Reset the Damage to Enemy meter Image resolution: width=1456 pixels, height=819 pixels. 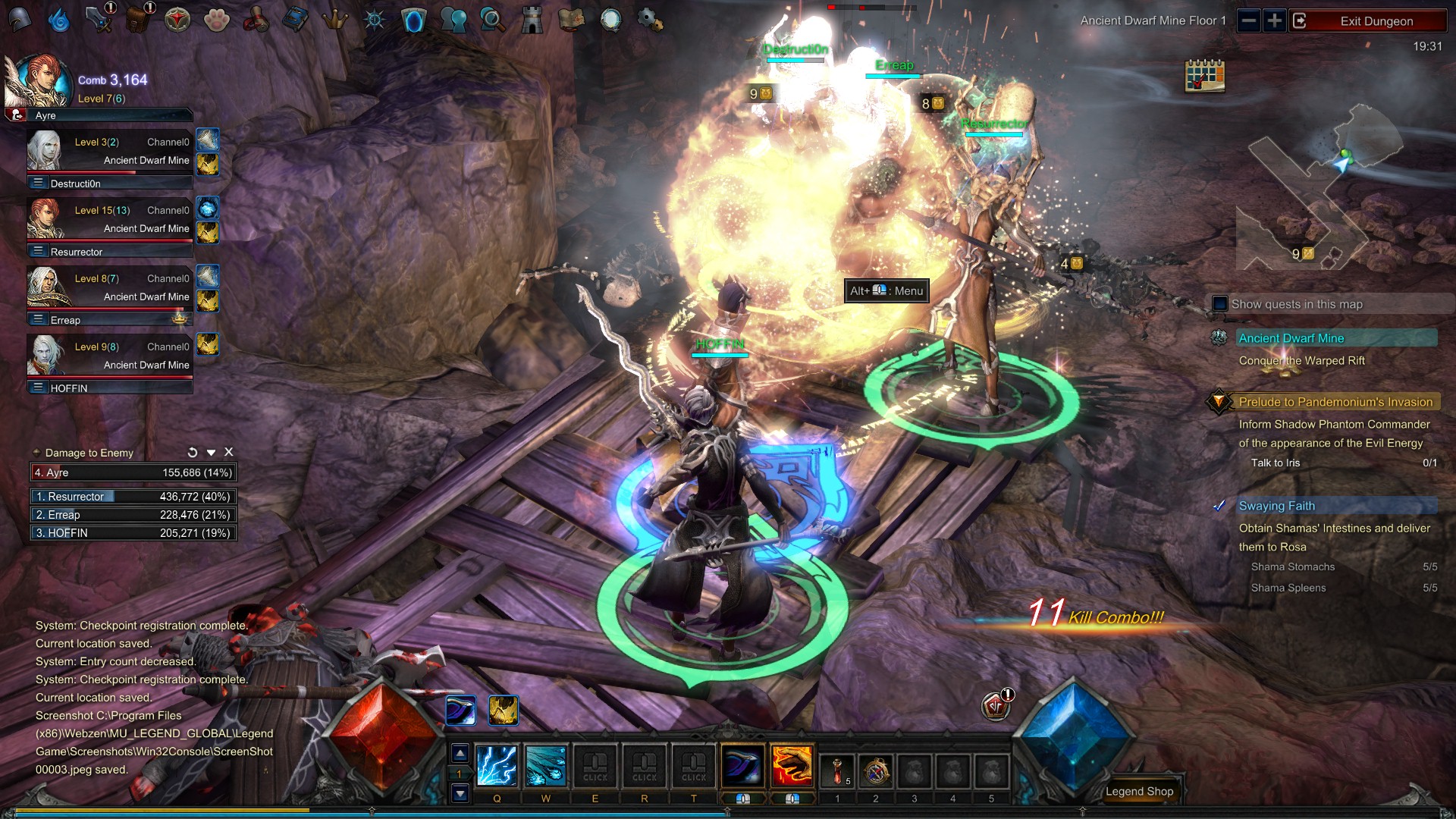[x=193, y=453]
